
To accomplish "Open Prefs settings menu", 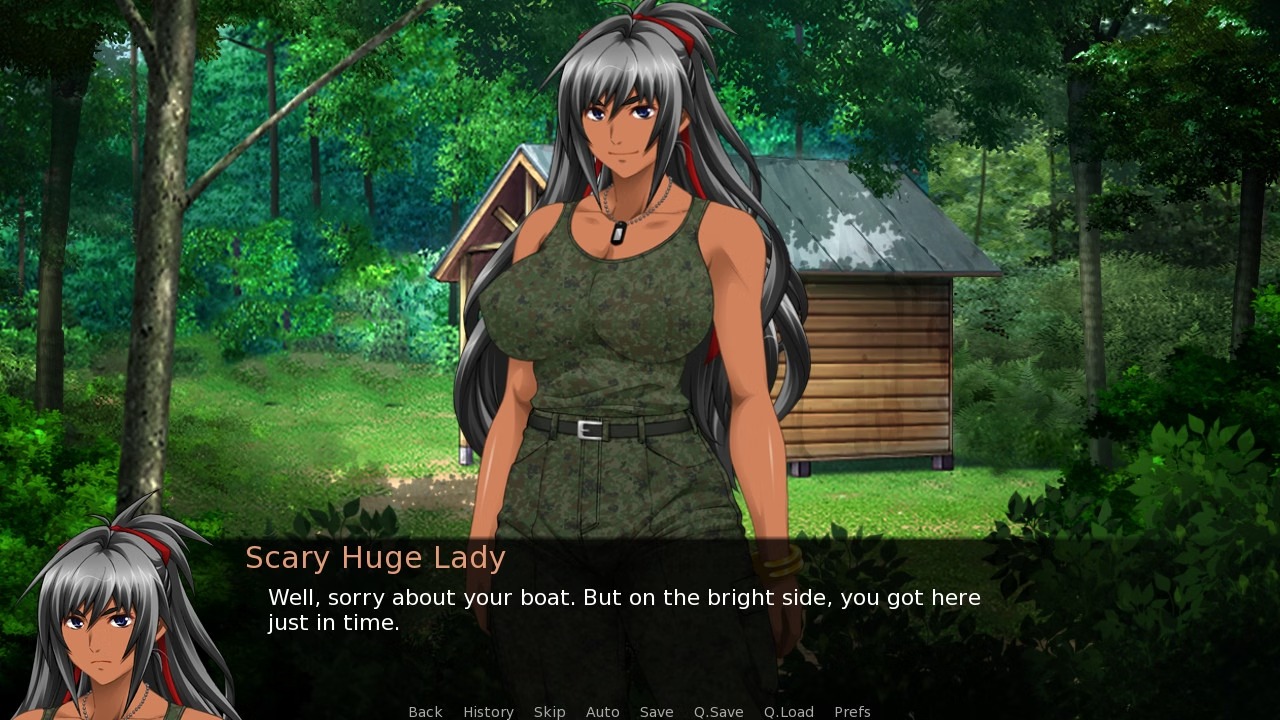I will [852, 712].
